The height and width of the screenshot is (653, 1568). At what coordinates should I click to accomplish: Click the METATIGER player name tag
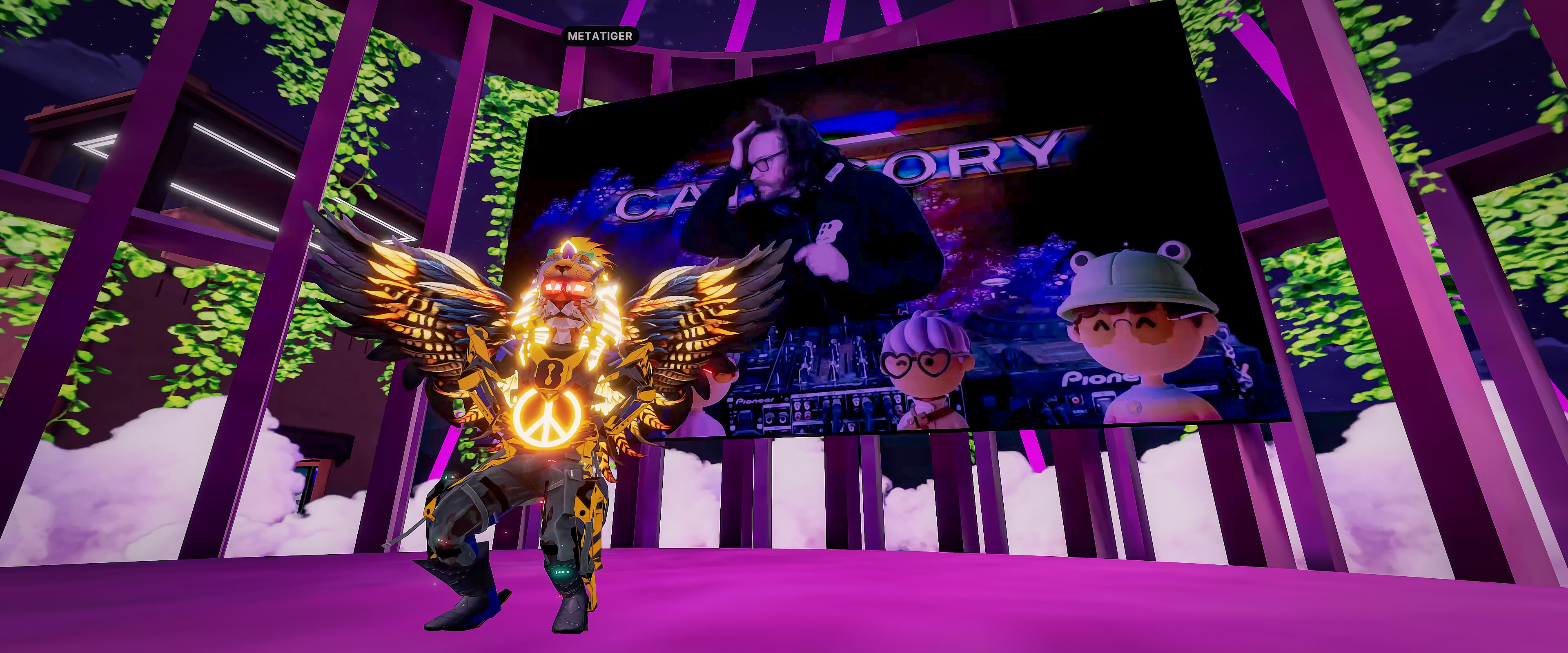599,36
